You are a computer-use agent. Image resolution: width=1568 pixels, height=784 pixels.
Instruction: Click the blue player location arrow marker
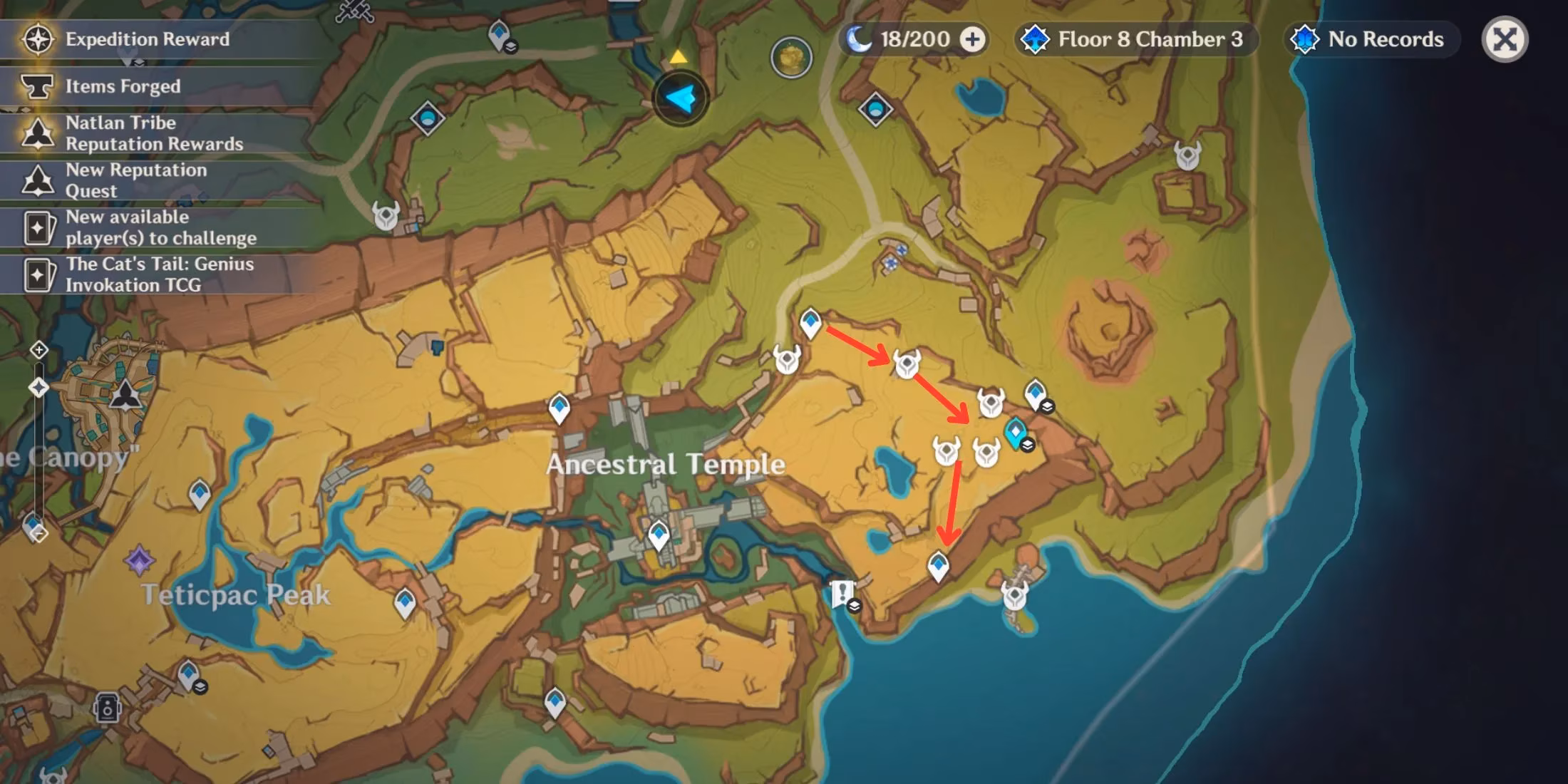681,98
